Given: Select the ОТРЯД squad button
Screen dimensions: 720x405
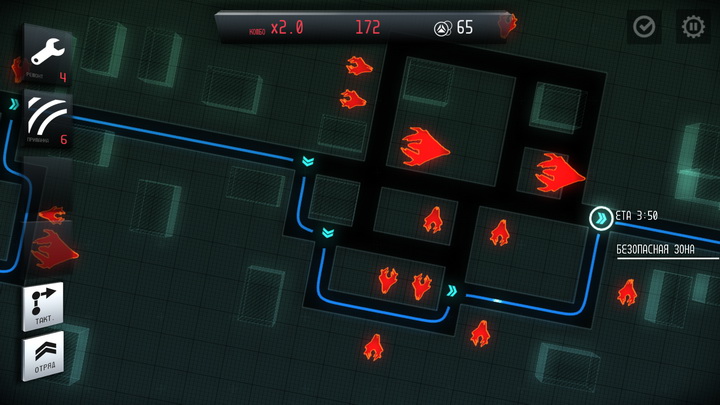Looking at the screenshot, I should tap(43, 357).
